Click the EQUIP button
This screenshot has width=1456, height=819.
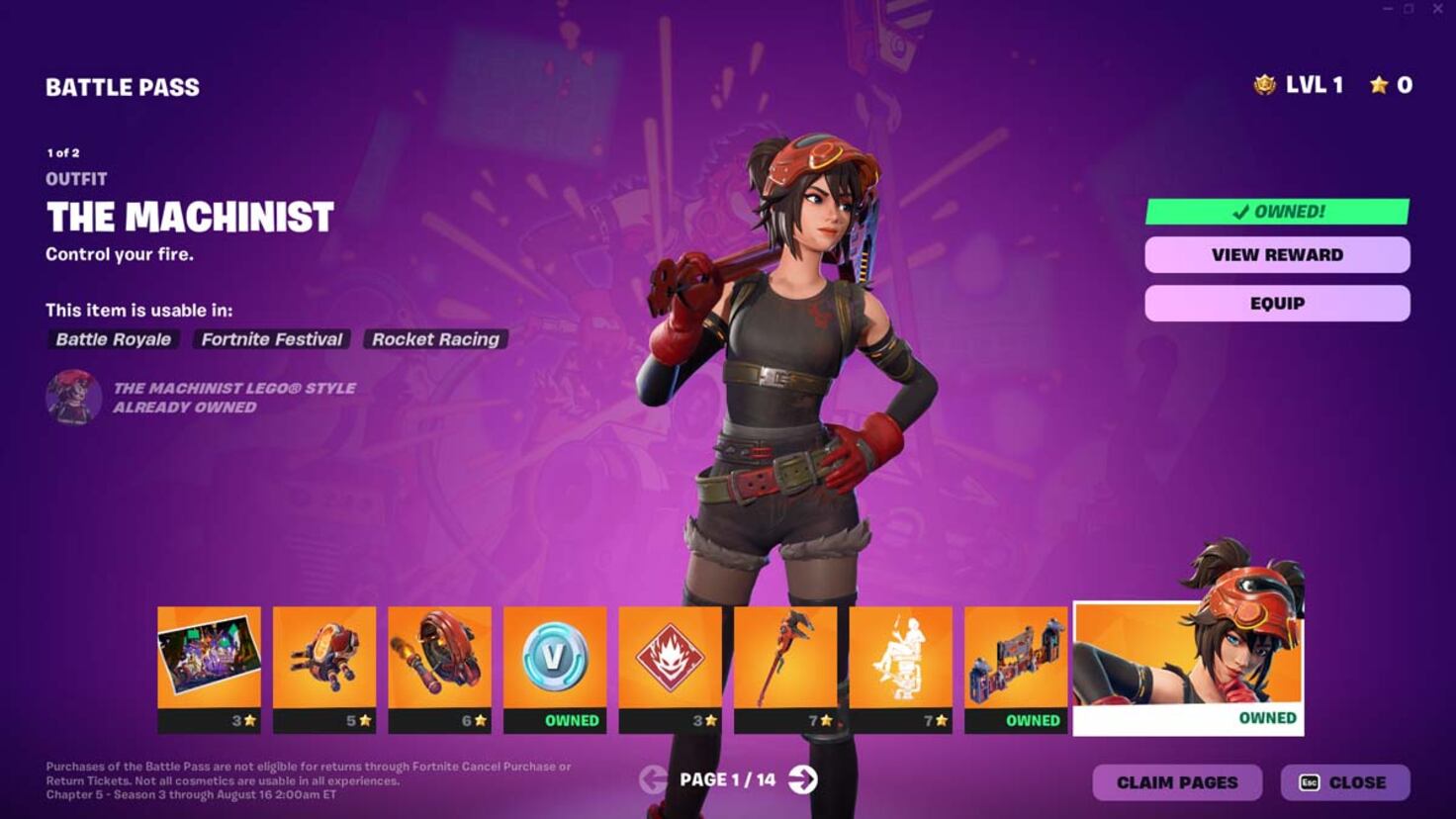[x=1276, y=303]
